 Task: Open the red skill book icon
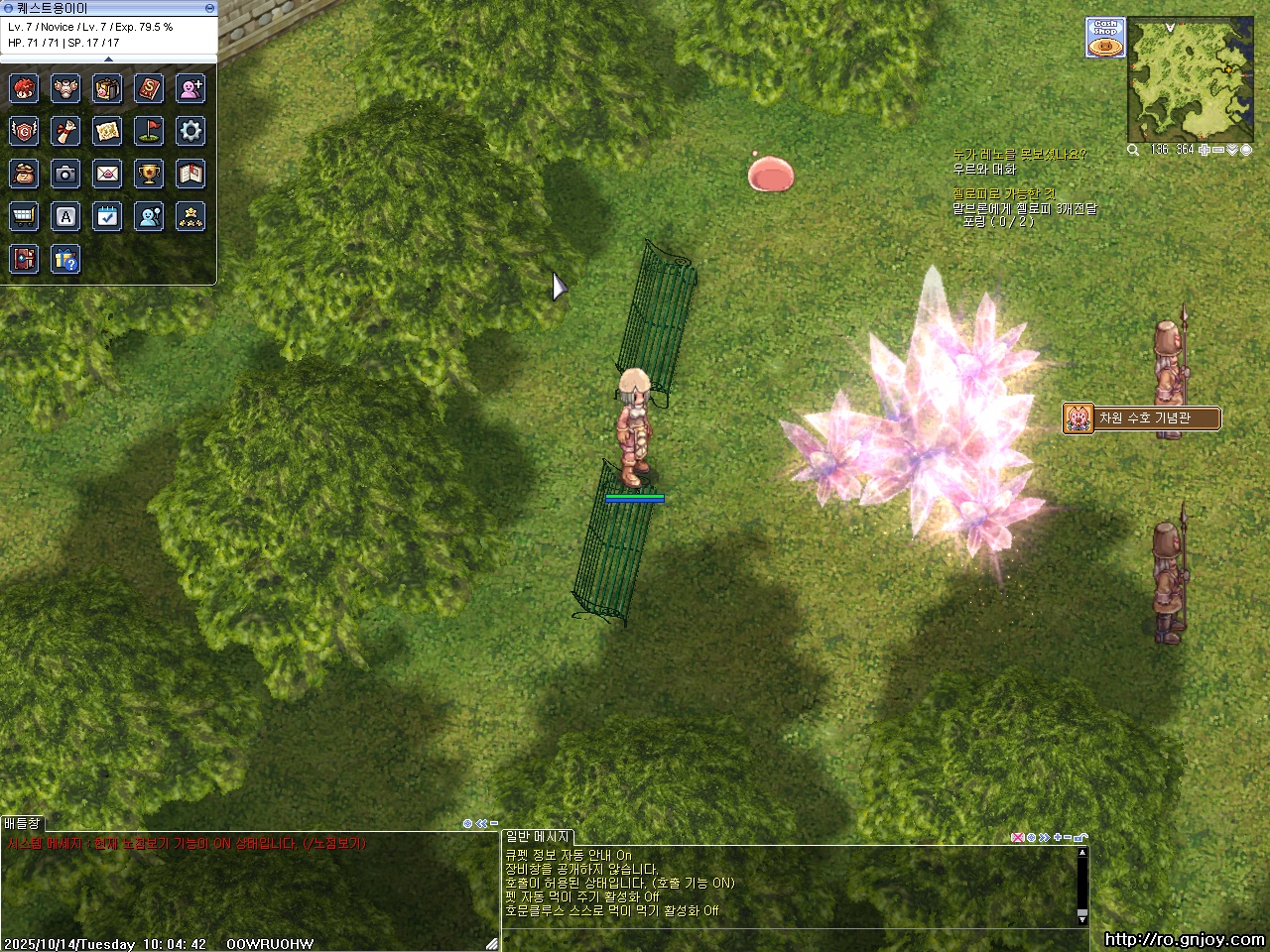[149, 88]
